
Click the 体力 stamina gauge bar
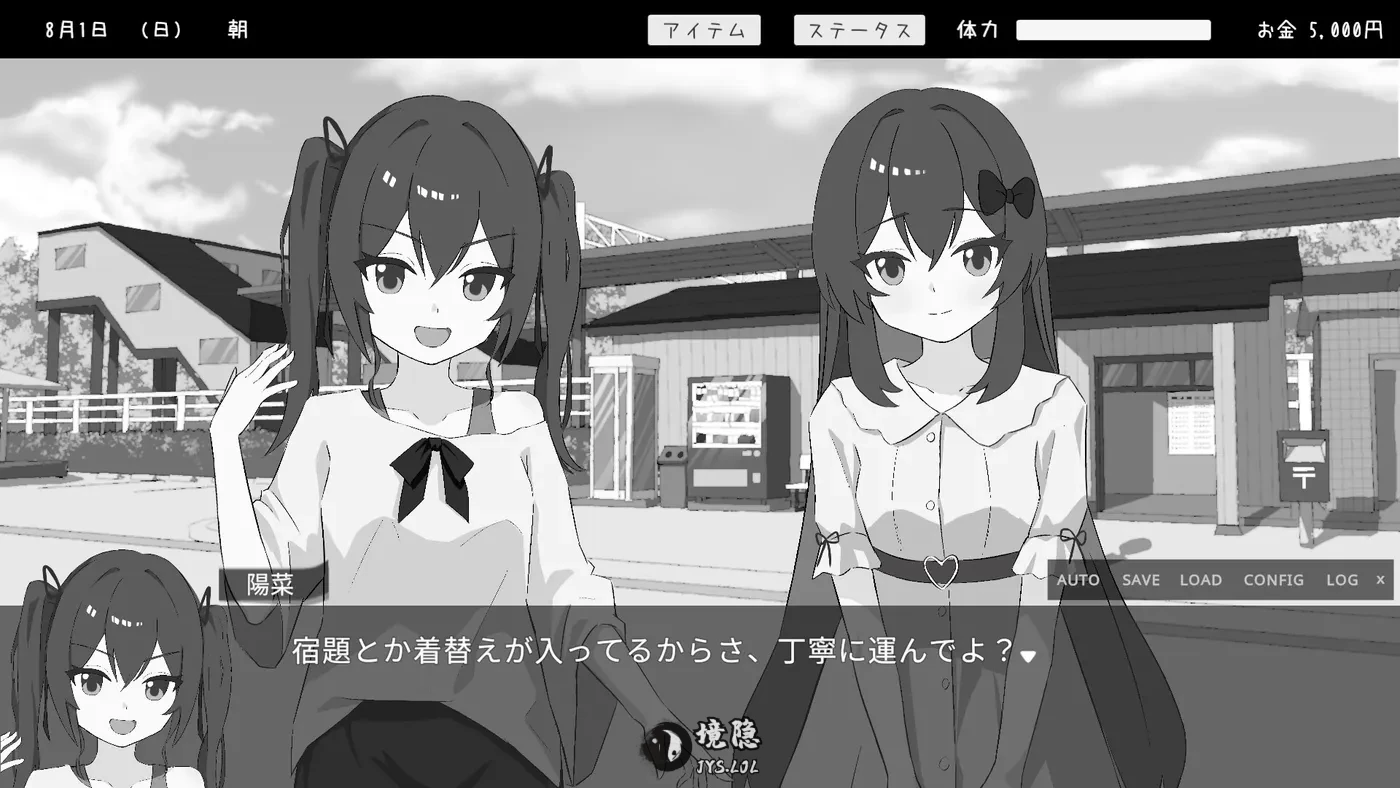pos(1113,29)
